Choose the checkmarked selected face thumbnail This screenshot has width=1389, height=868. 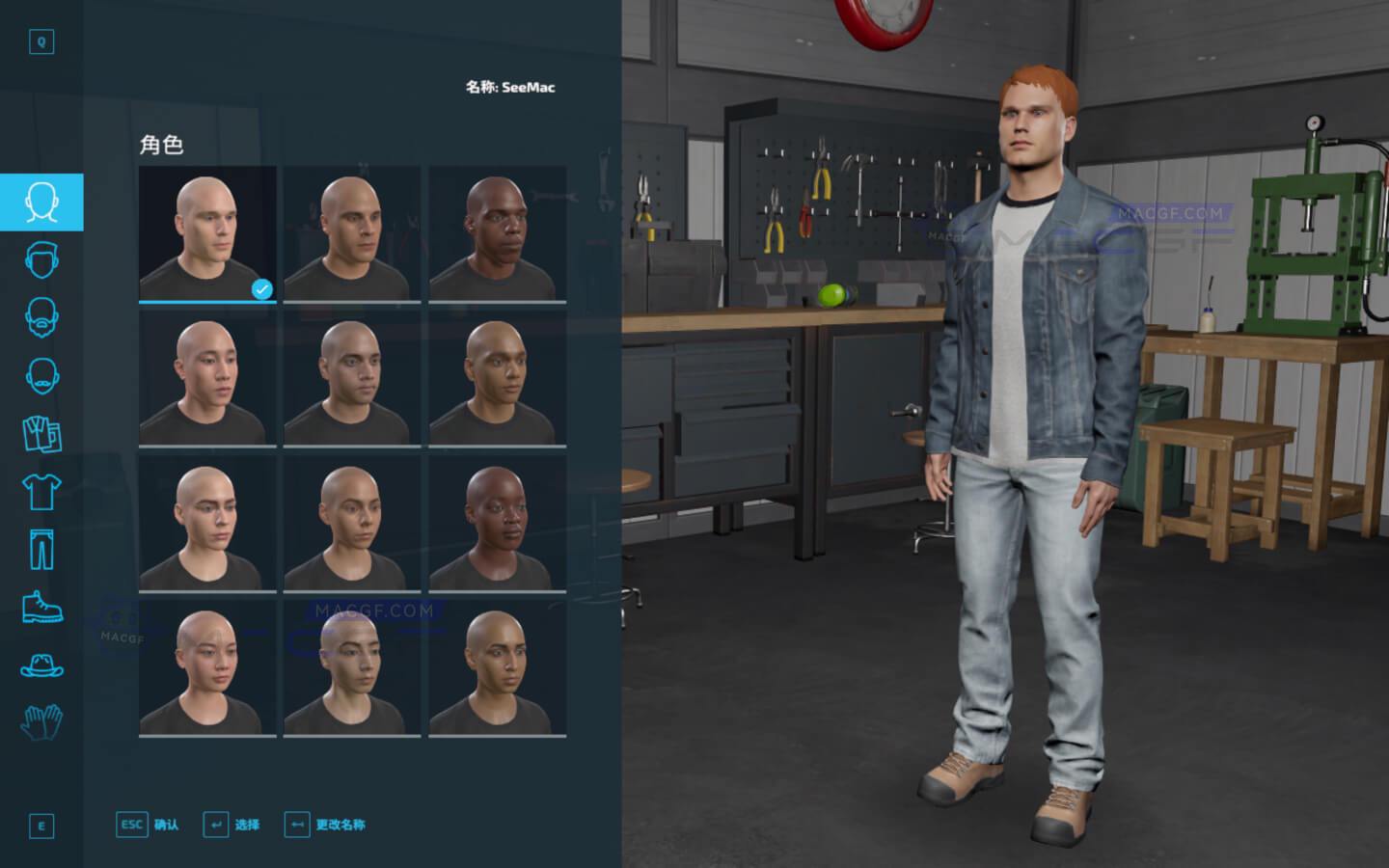(207, 234)
